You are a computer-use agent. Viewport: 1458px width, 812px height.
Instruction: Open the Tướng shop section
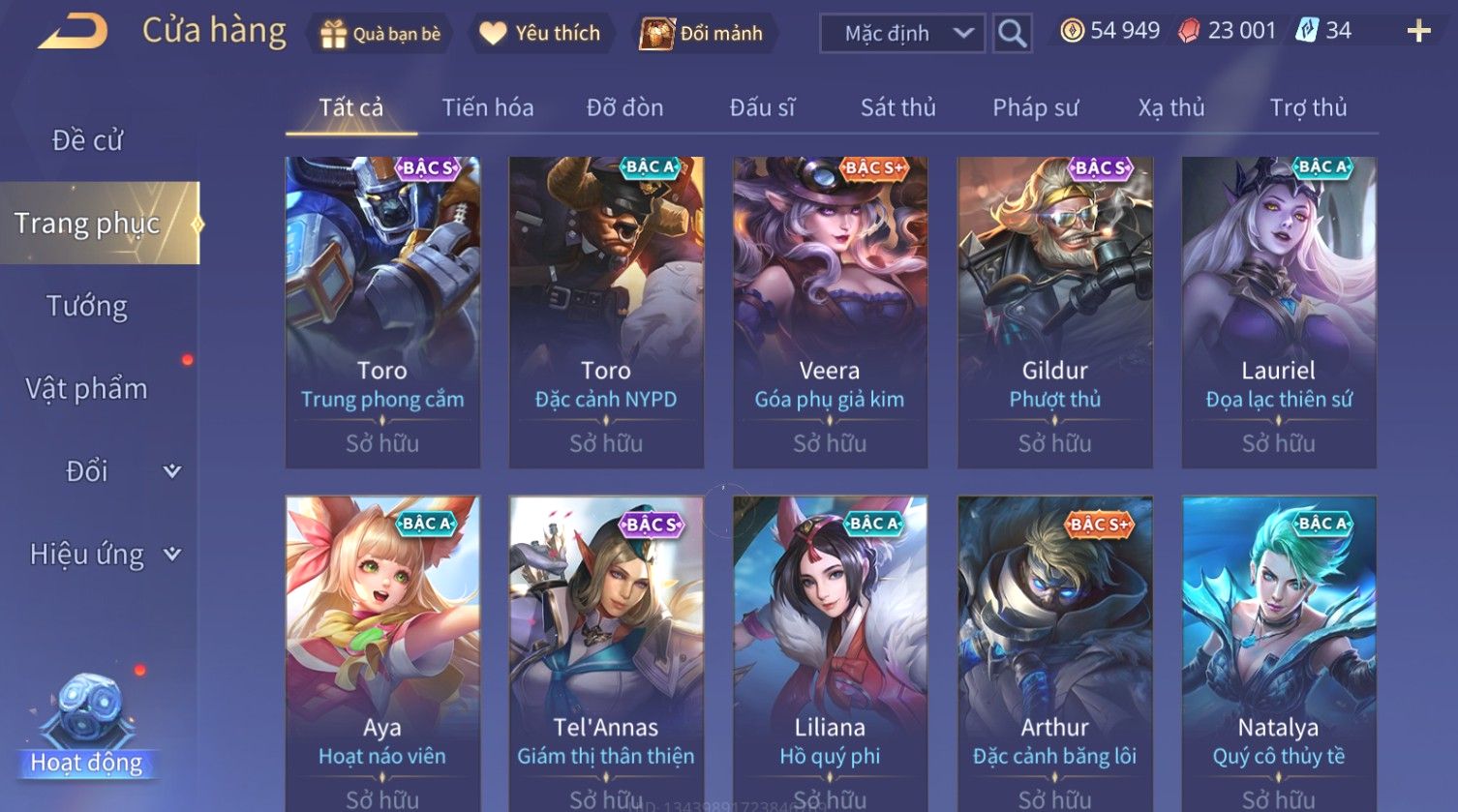[87, 306]
